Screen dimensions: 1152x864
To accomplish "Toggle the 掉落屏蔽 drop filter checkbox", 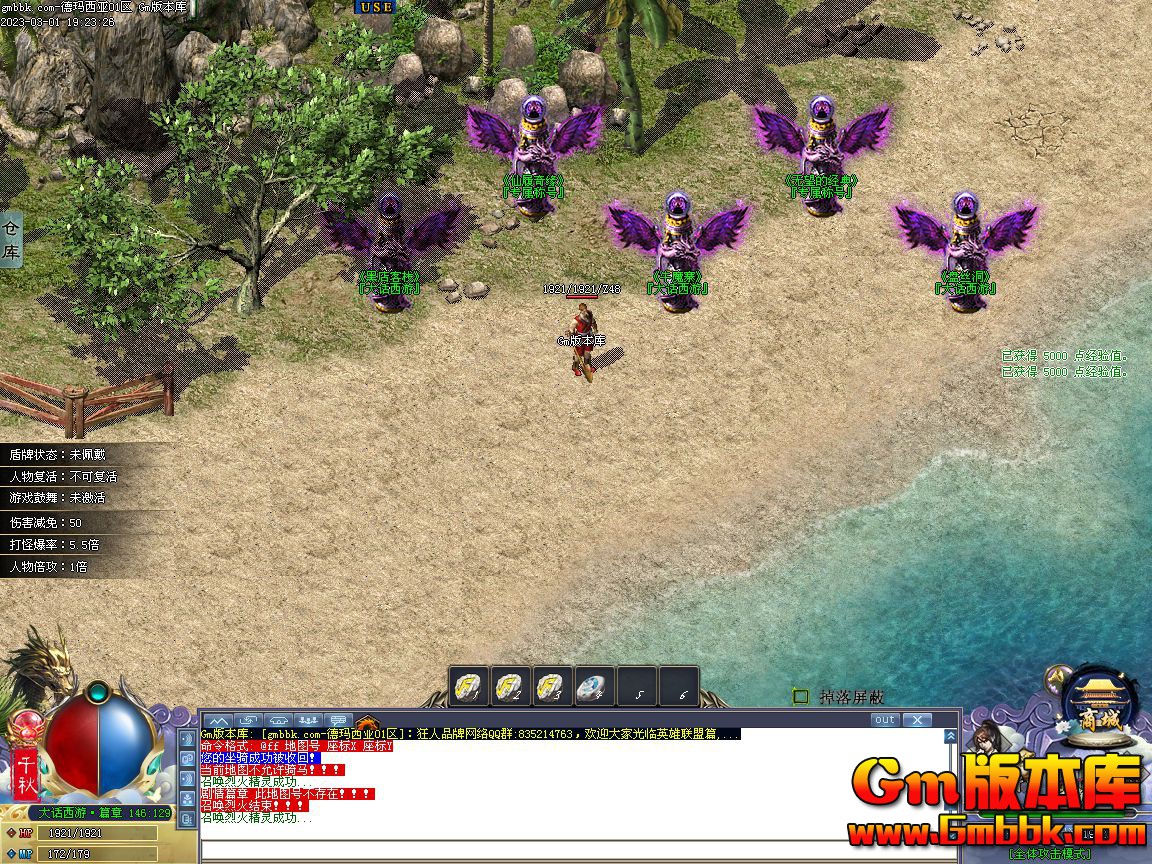I will coord(800,696).
